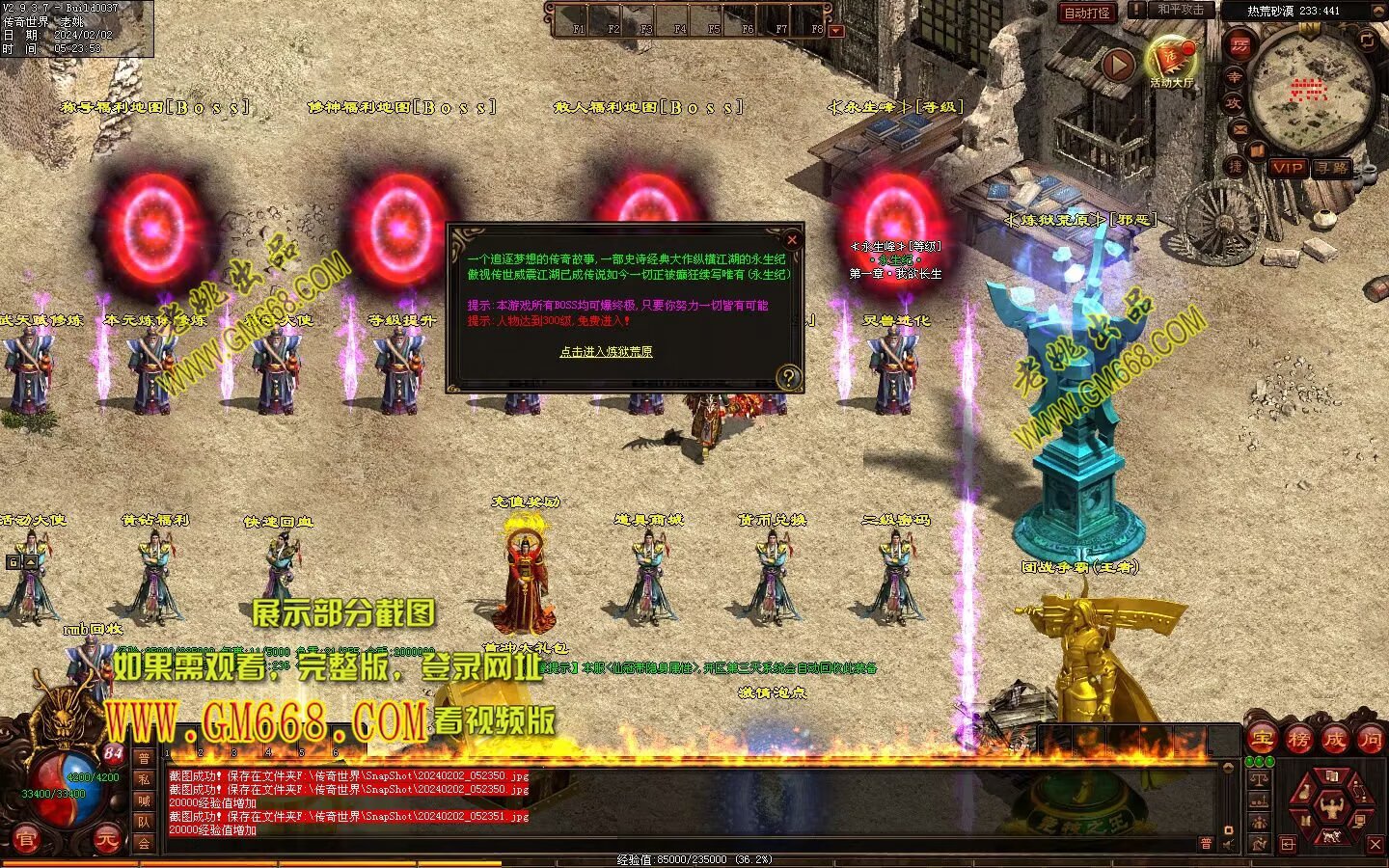
Task: Click the 点击进入炼狱荒原 link
Action: (x=606, y=352)
